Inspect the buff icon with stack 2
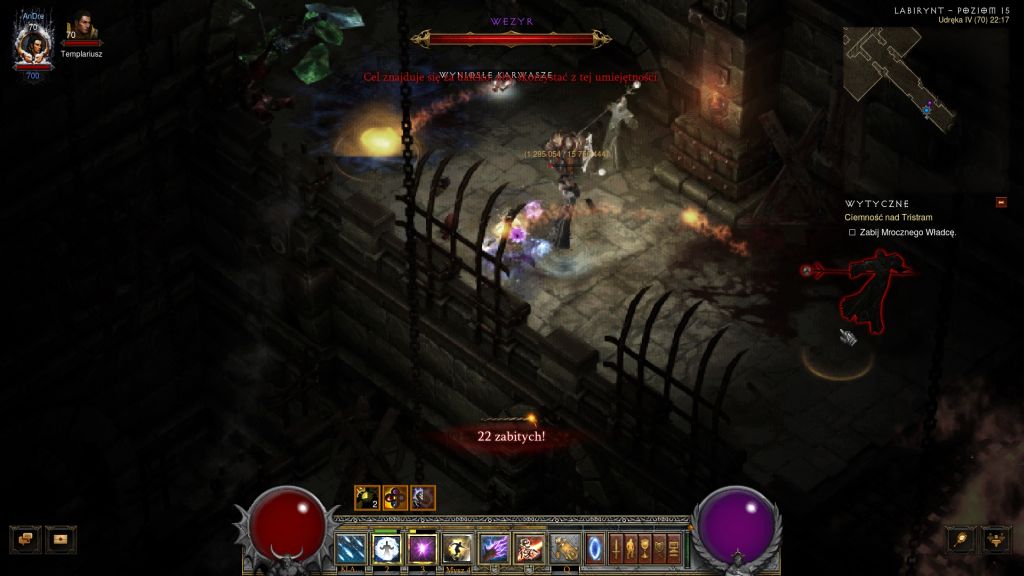 coord(366,497)
